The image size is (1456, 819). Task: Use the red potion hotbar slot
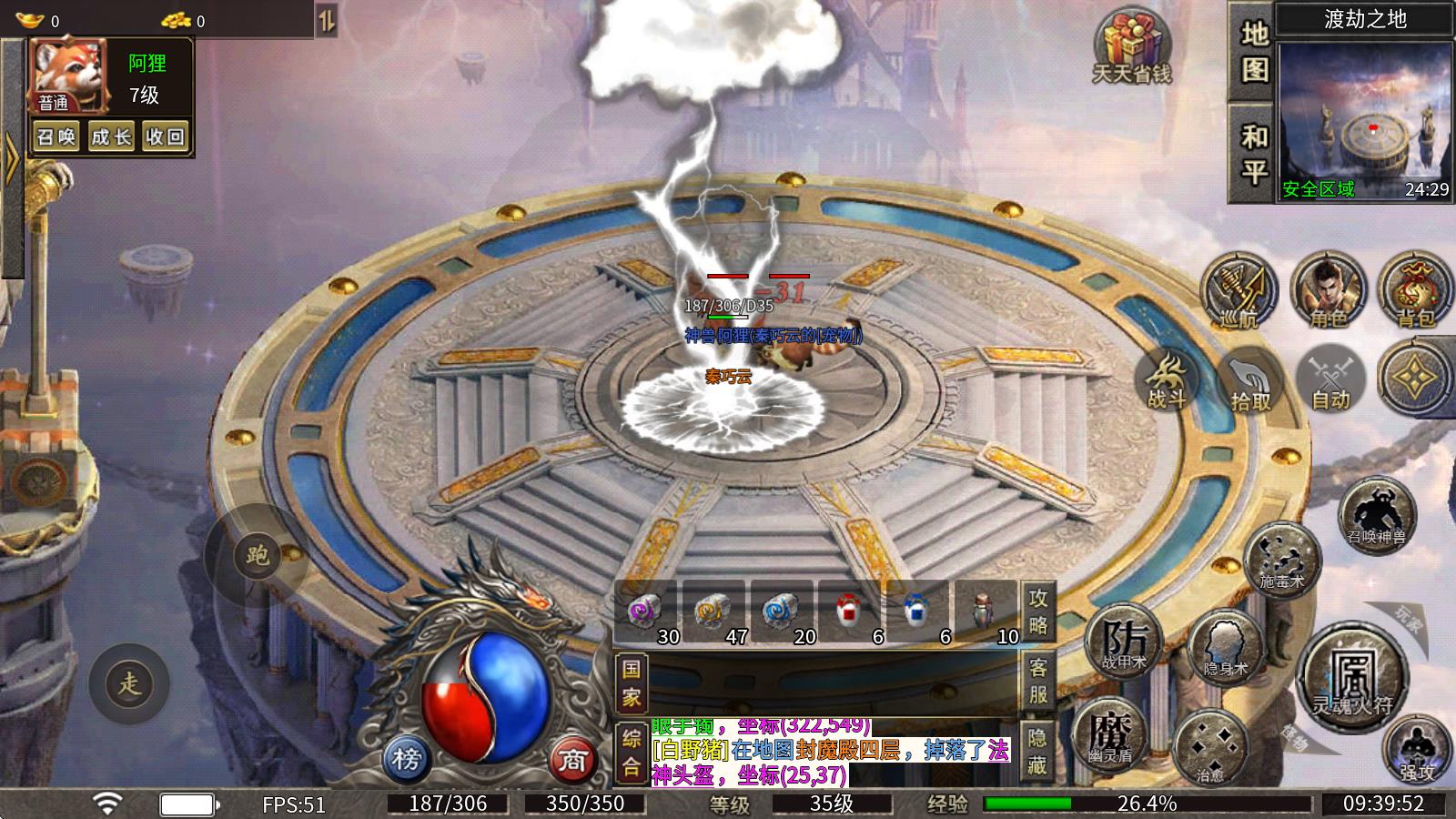point(852,613)
